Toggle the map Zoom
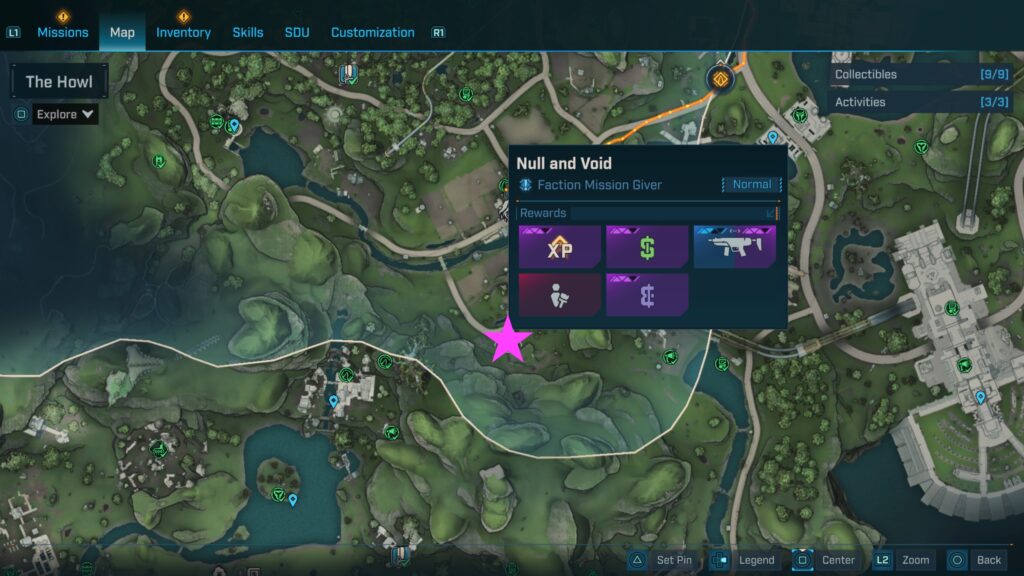 pyautogui.click(x=903, y=560)
